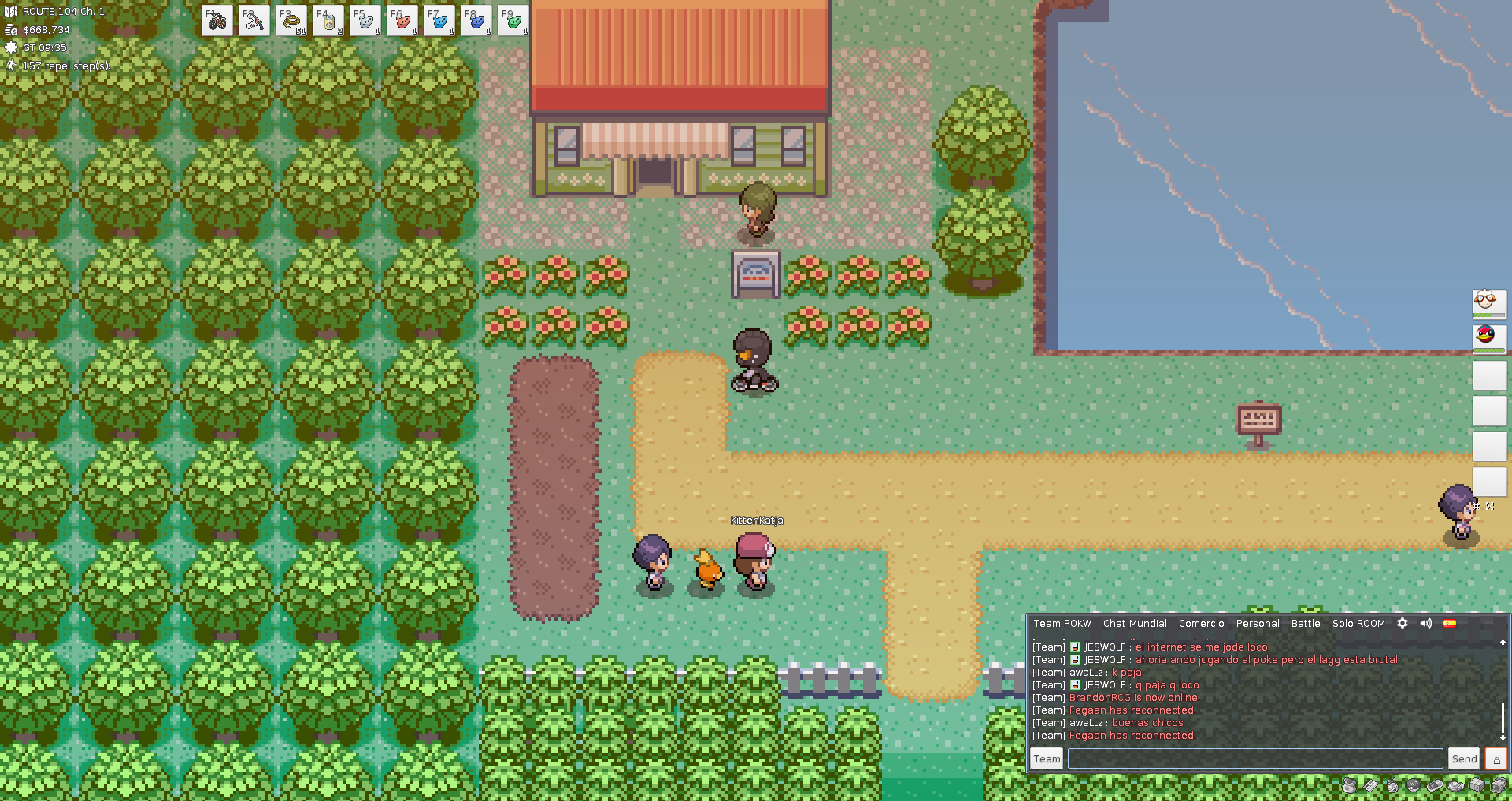Select the fishing rod hotbar slot
The width and height of the screenshot is (1512, 801).
click(254, 20)
